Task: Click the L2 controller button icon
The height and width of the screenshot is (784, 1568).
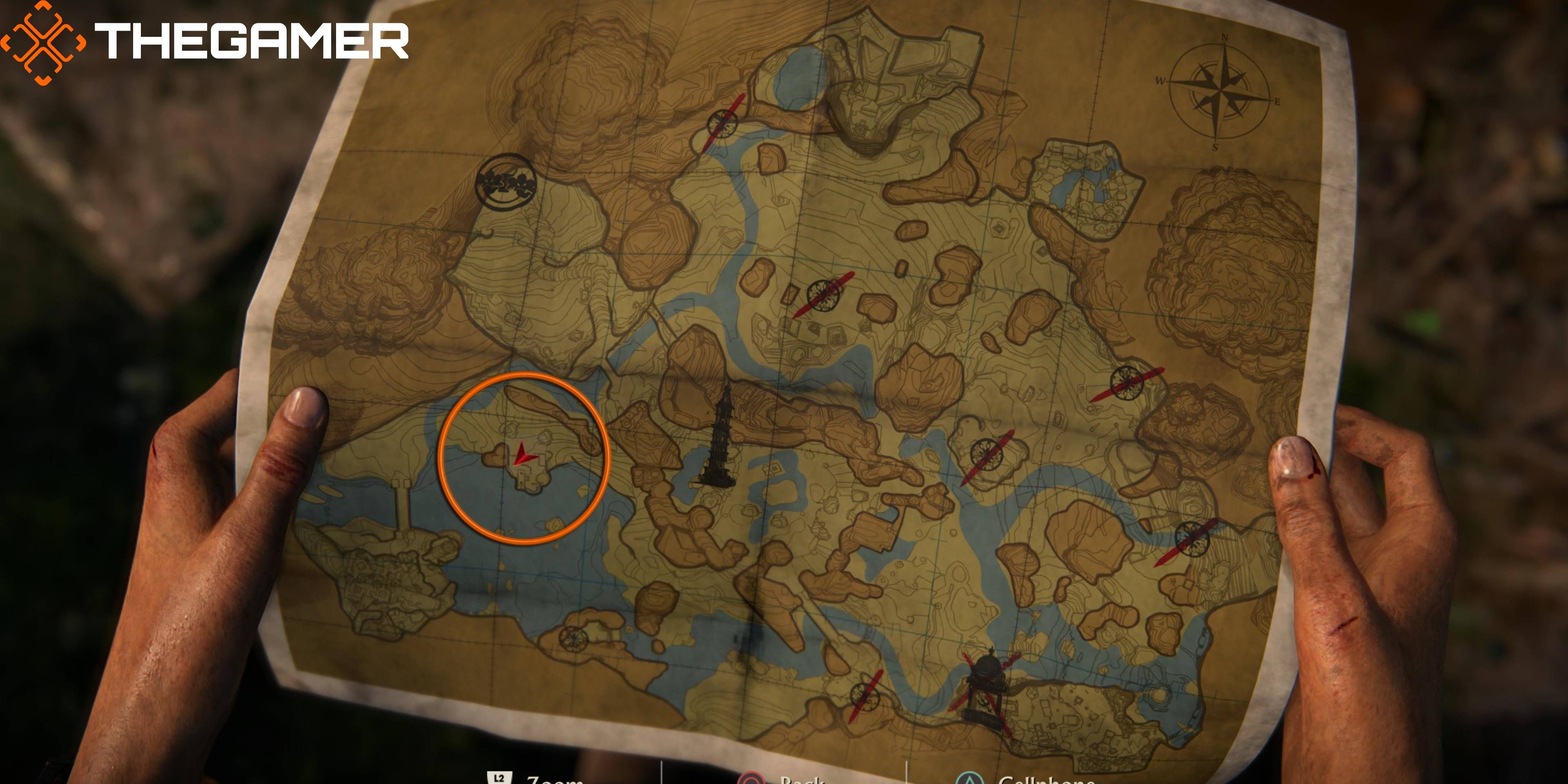Action: pos(500,778)
